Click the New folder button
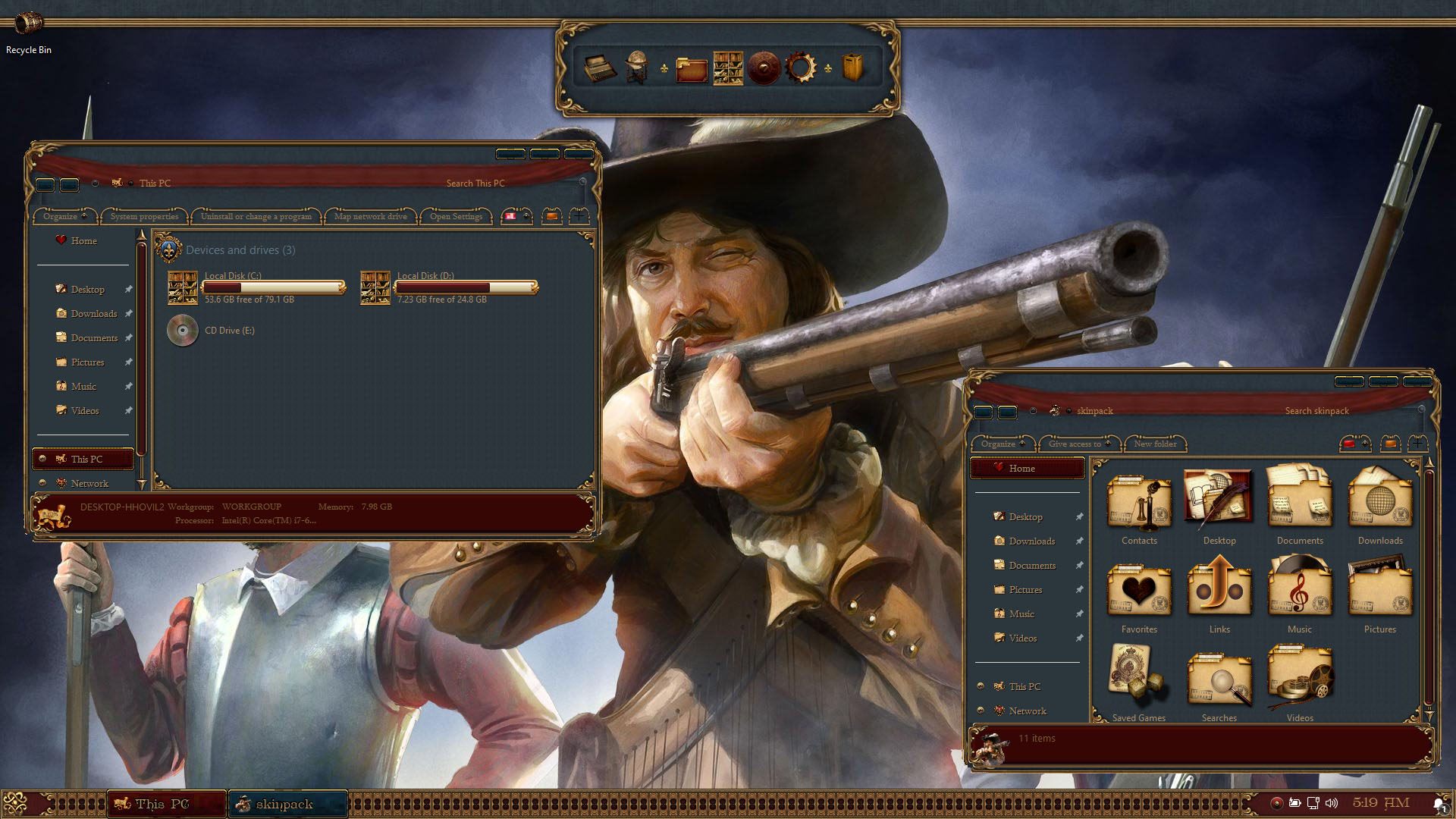 (1155, 444)
